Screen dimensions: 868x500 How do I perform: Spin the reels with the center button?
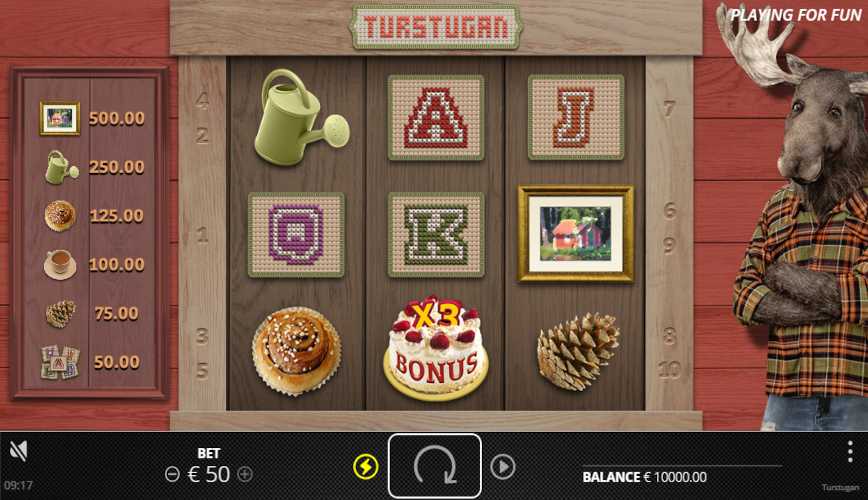point(434,465)
